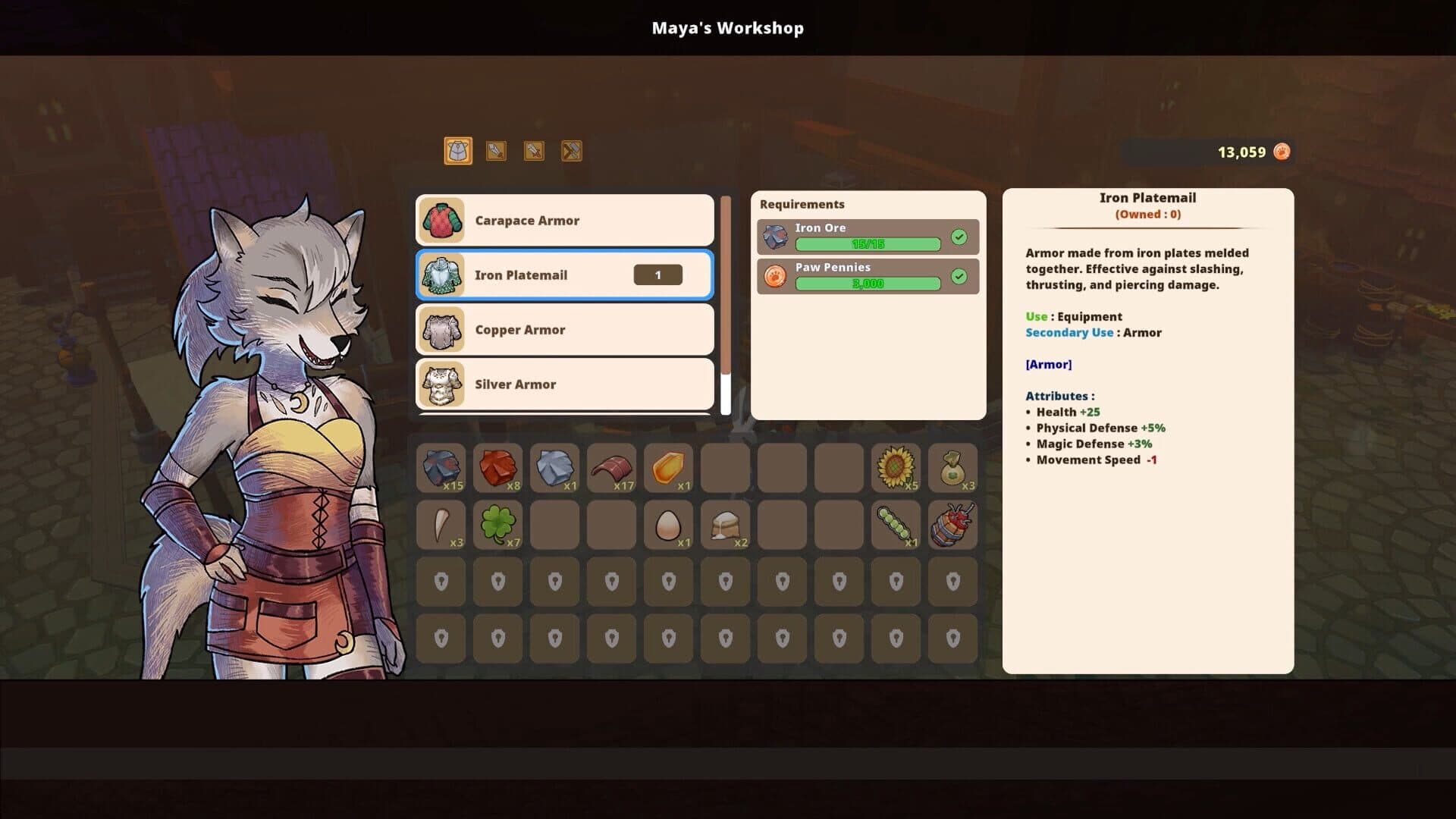
Task: Click the sunflower item in inventory
Action: [896, 468]
